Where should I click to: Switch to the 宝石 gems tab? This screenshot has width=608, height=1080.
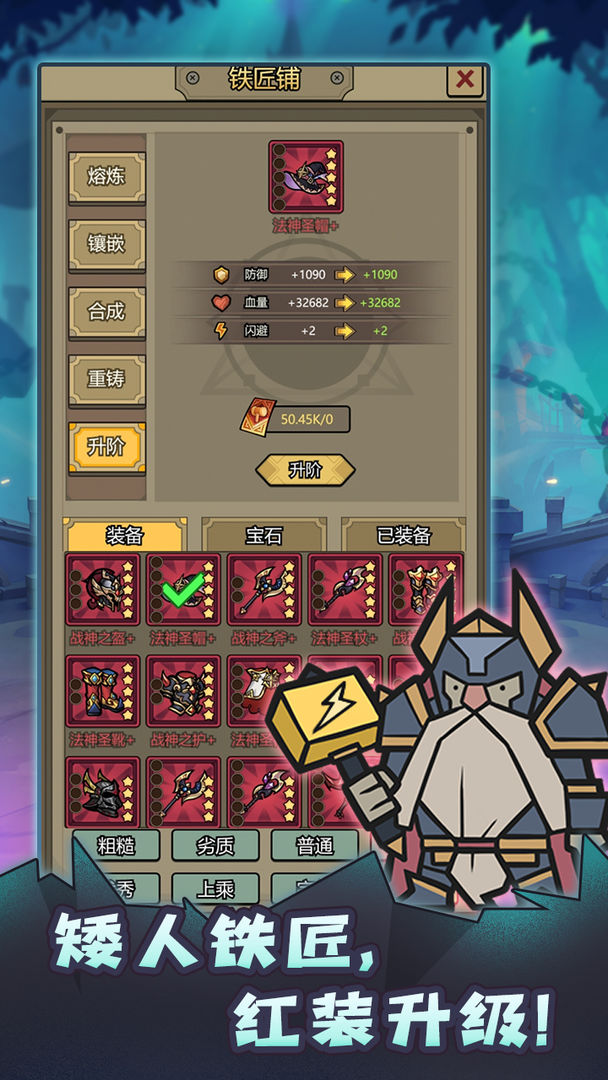[x=264, y=536]
